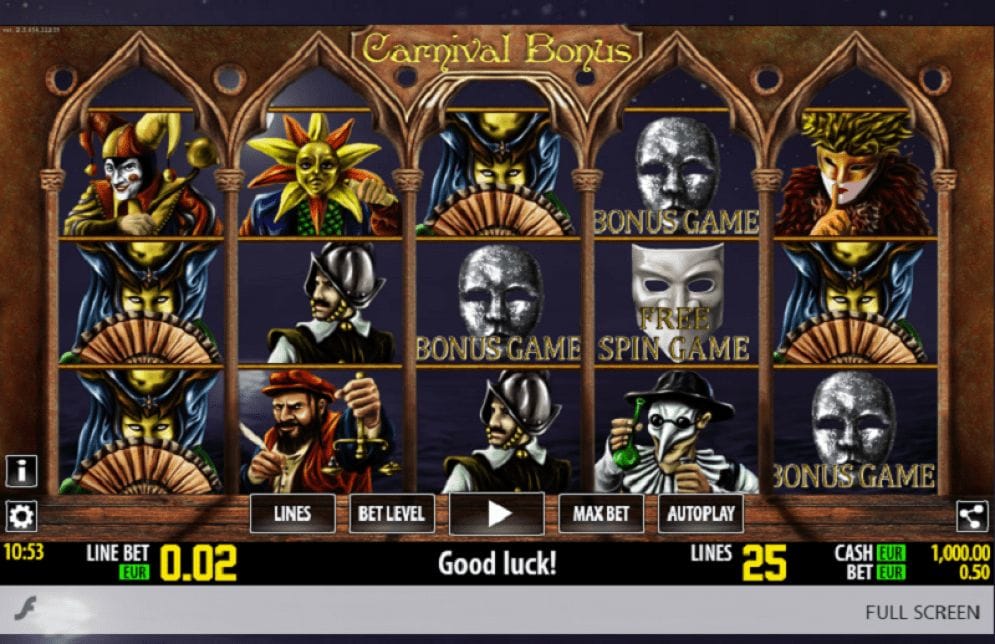Set the Max Bet
The width and height of the screenshot is (995, 644).
(x=601, y=514)
